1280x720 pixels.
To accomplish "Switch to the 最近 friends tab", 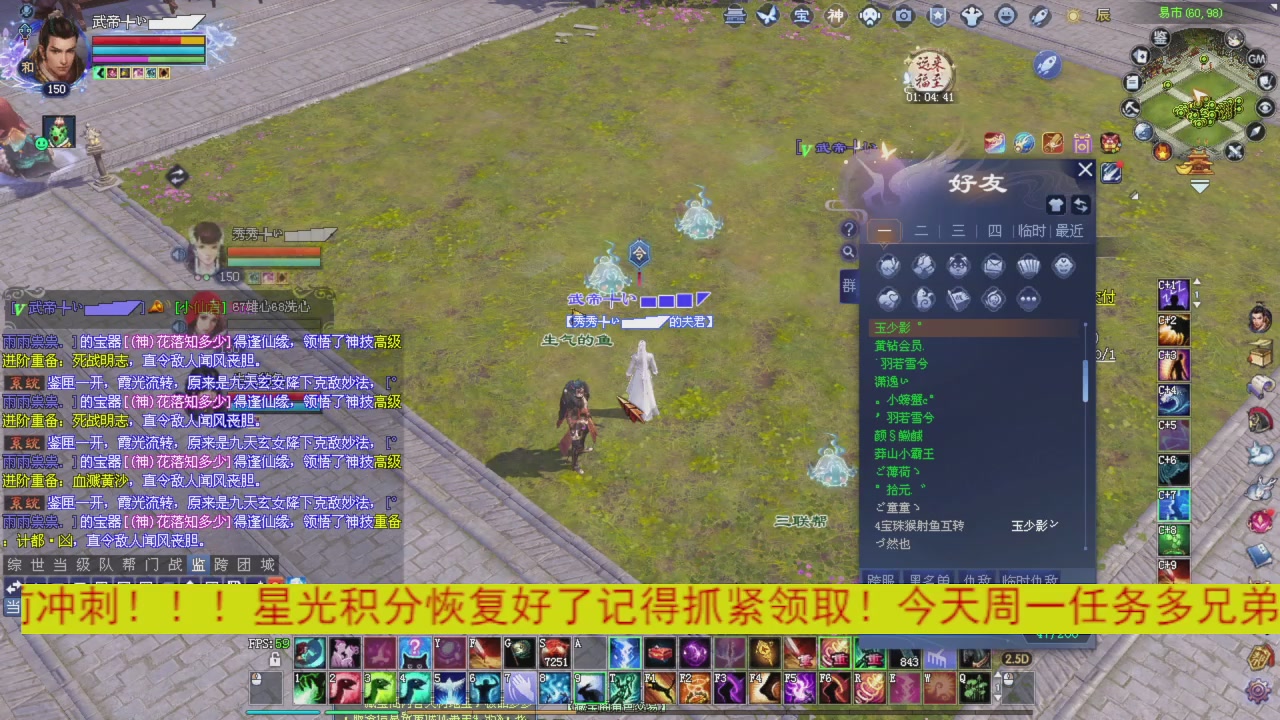I will click(x=1068, y=231).
